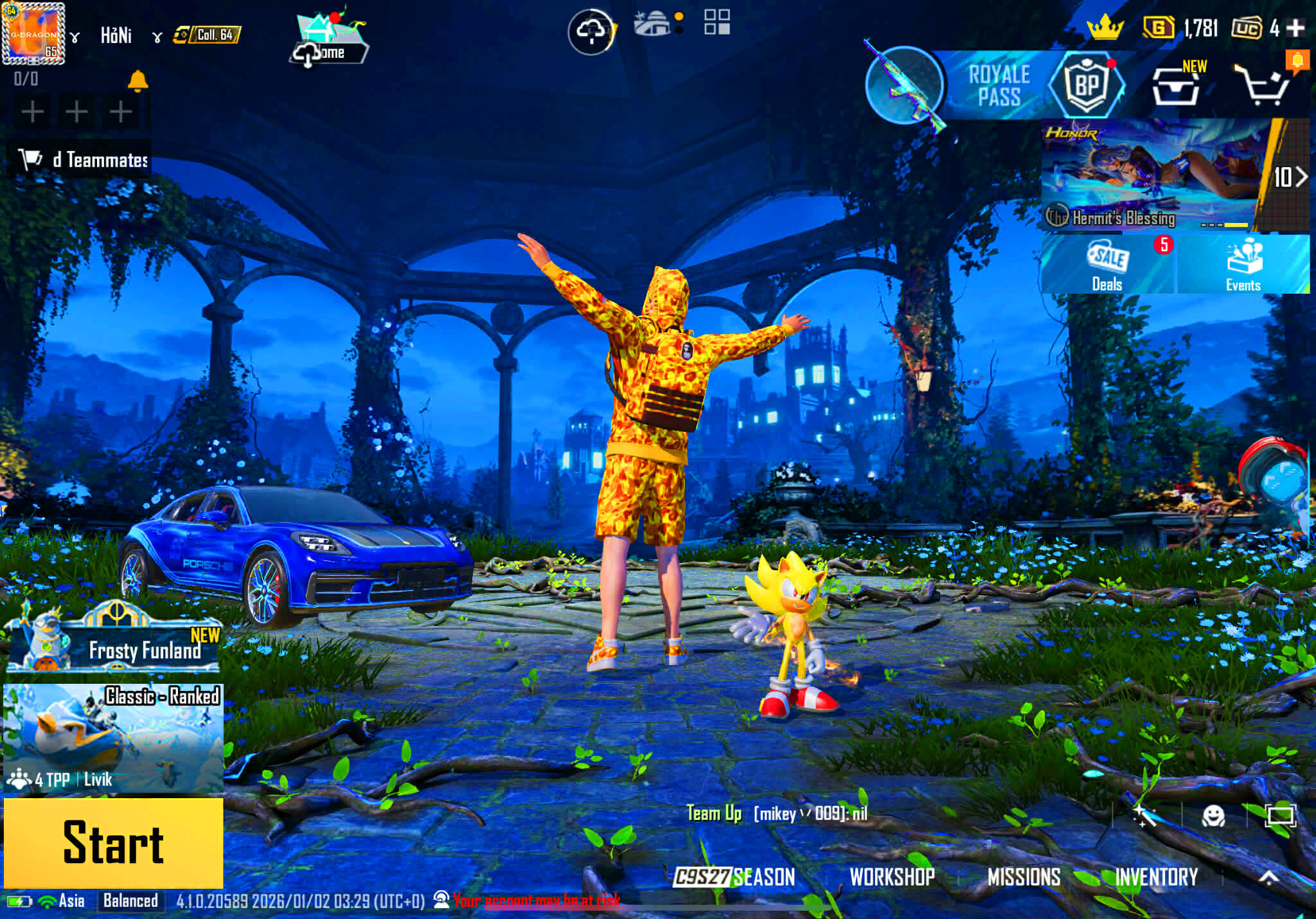Expand the bottom menu with the up arrow
This screenshot has height=919, width=1316.
click(x=1268, y=877)
